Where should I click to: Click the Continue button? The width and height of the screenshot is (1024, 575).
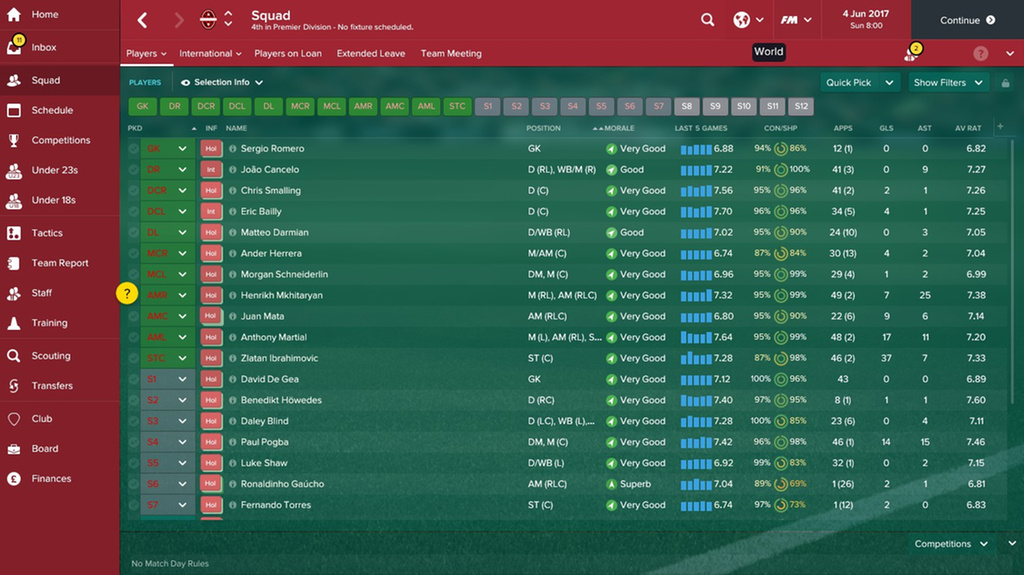pyautogui.click(x=967, y=20)
